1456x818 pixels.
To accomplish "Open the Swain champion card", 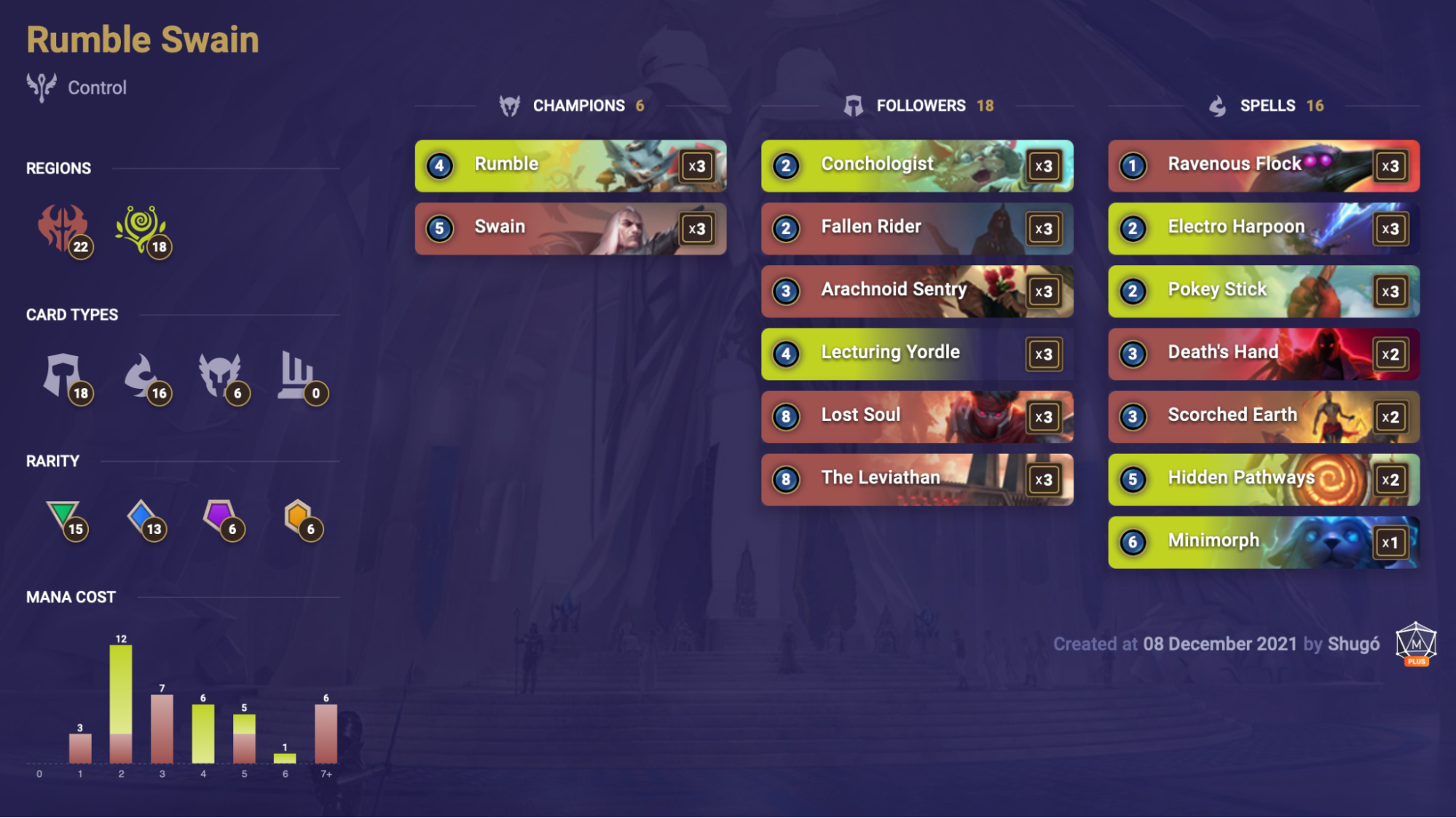I will 570,228.
